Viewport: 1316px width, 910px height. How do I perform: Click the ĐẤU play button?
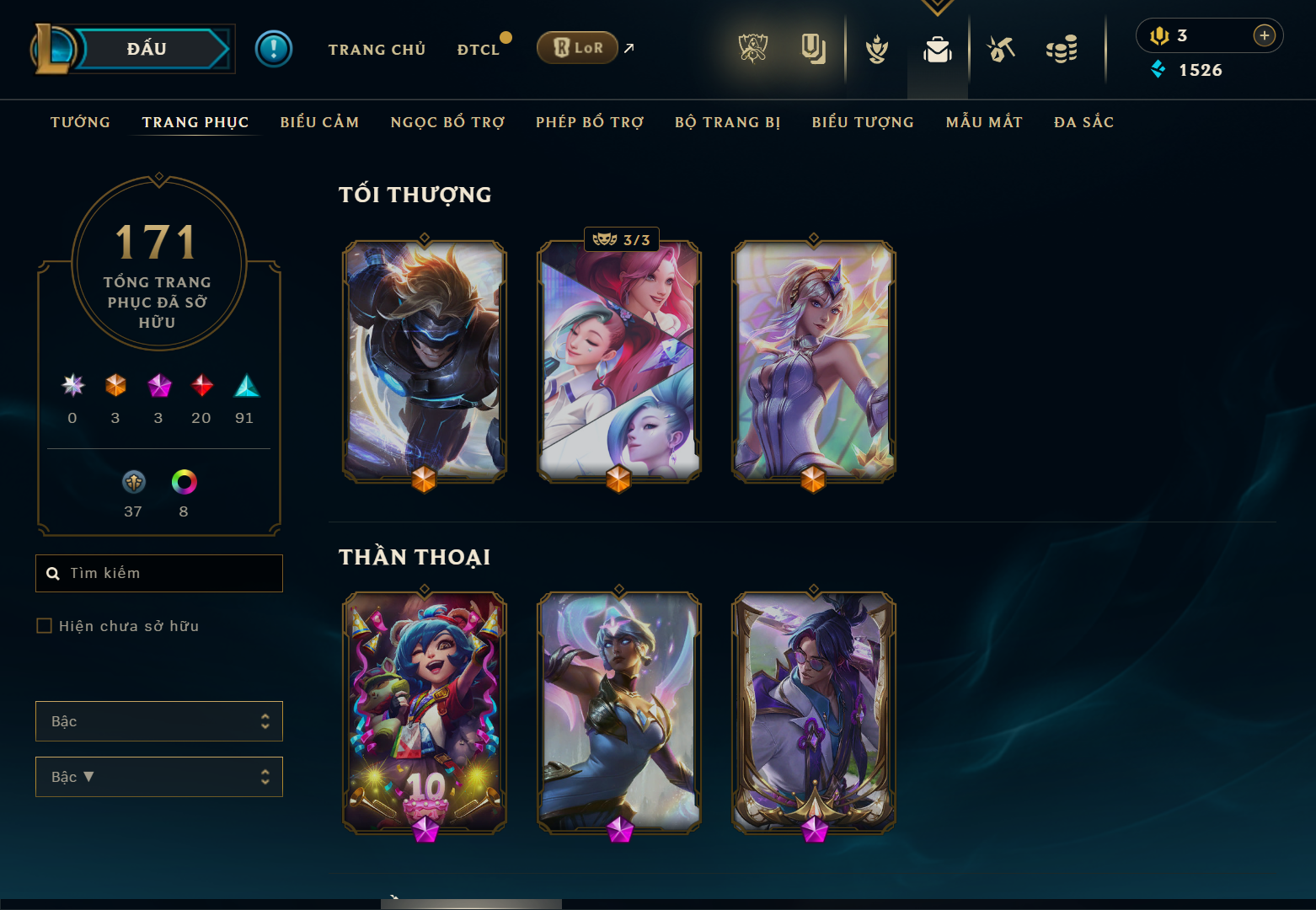(147, 49)
